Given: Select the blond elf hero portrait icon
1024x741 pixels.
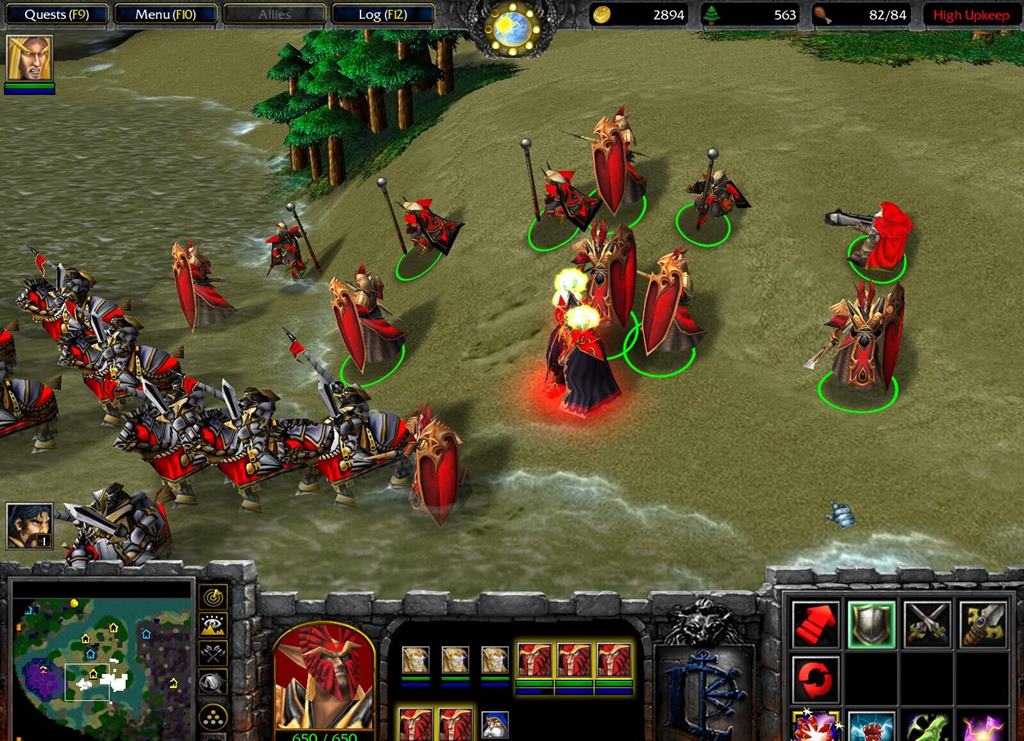Looking at the screenshot, I should pos(29,58).
